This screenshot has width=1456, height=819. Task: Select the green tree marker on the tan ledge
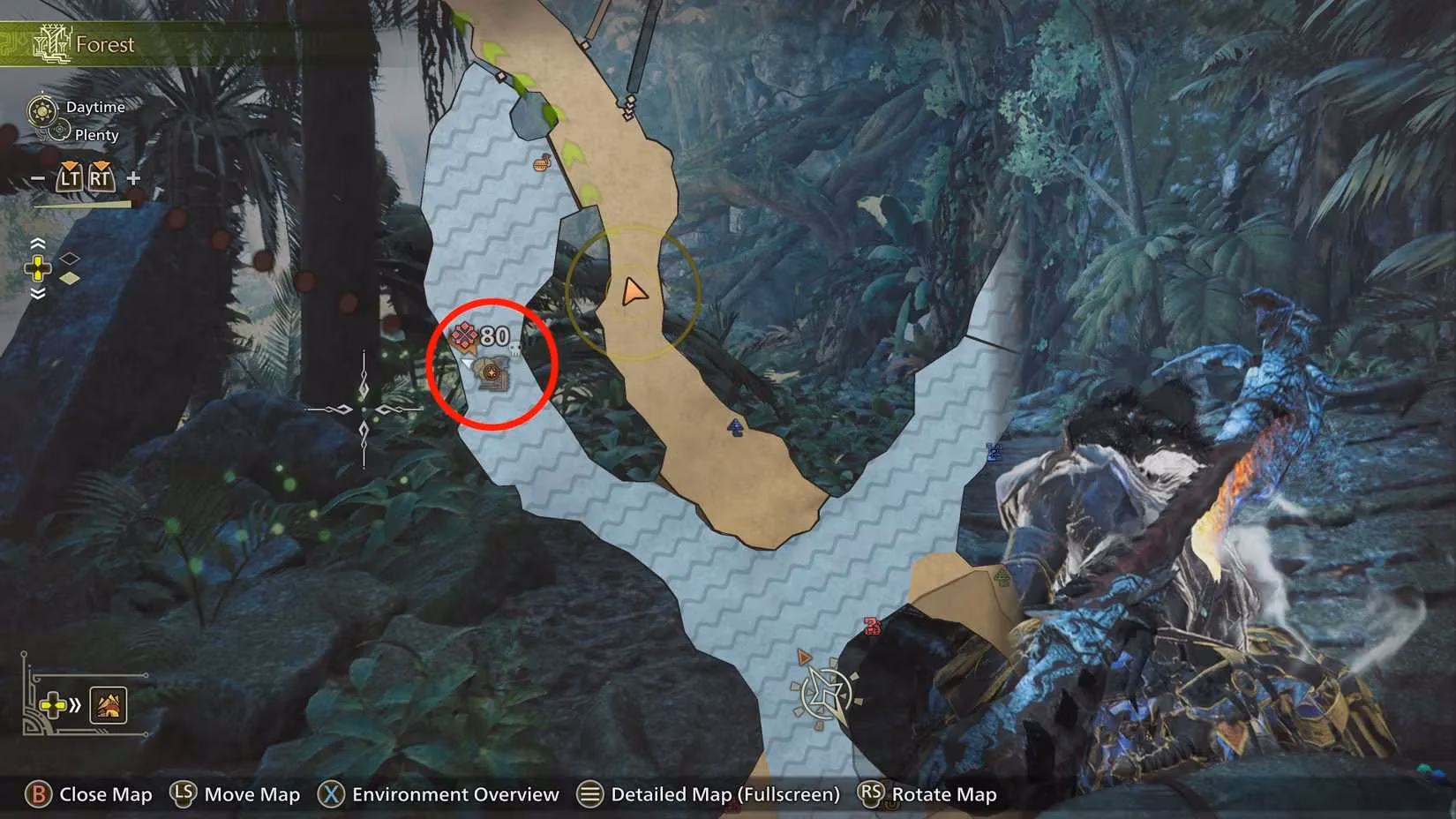tap(1002, 578)
